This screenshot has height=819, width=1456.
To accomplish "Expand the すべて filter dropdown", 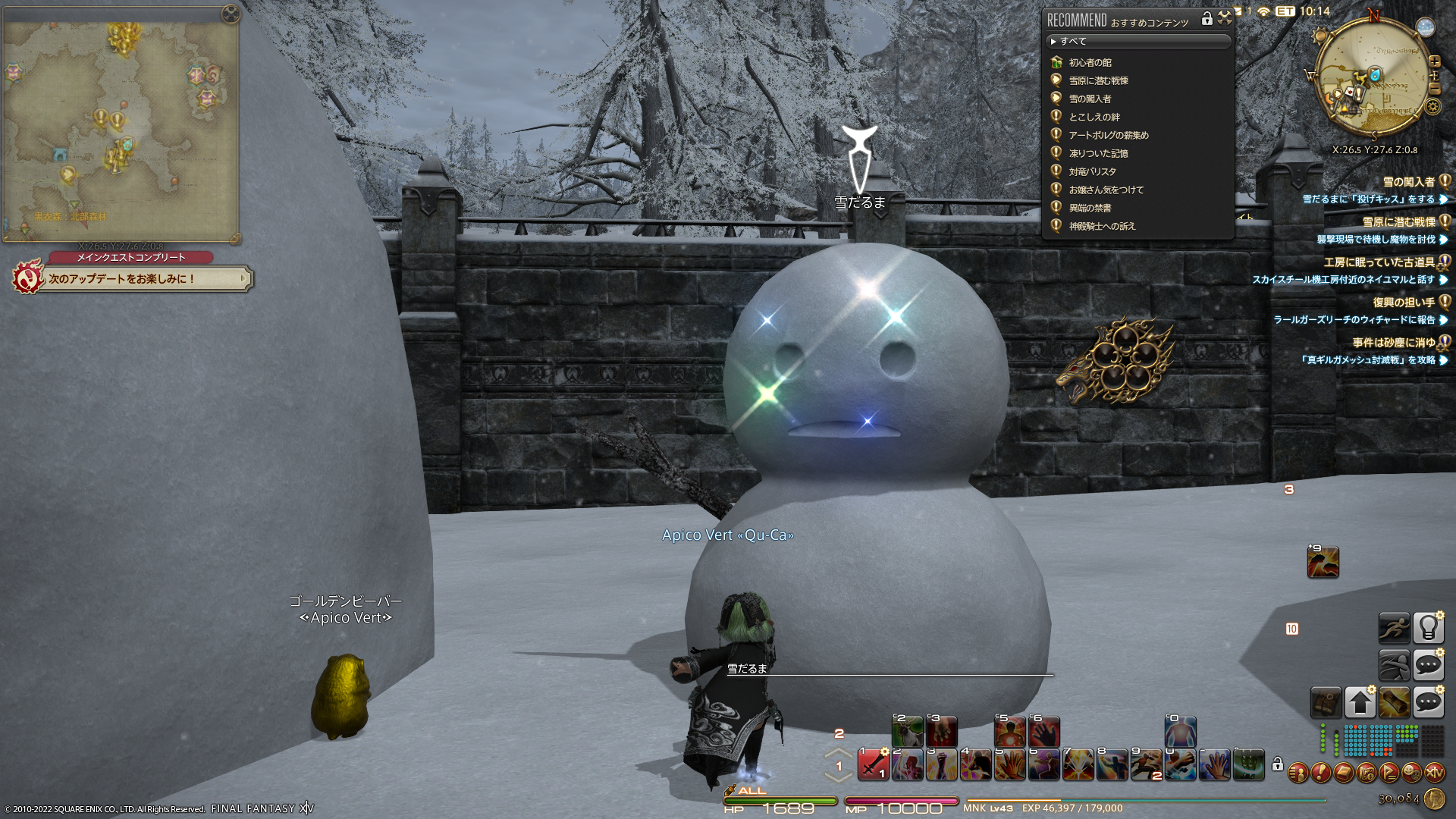I will tap(1137, 42).
